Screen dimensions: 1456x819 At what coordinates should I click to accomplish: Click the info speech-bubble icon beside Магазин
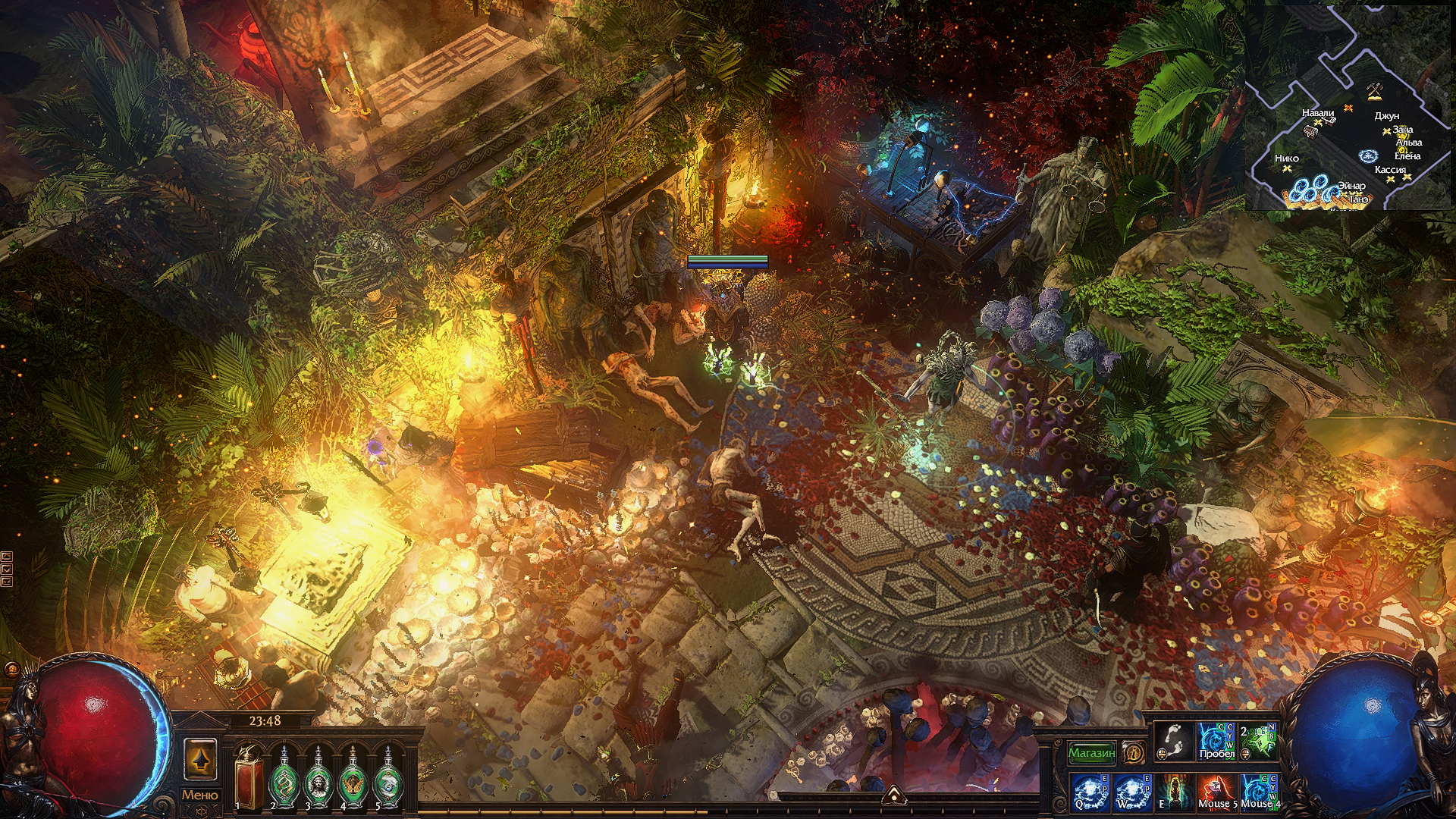click(1134, 753)
